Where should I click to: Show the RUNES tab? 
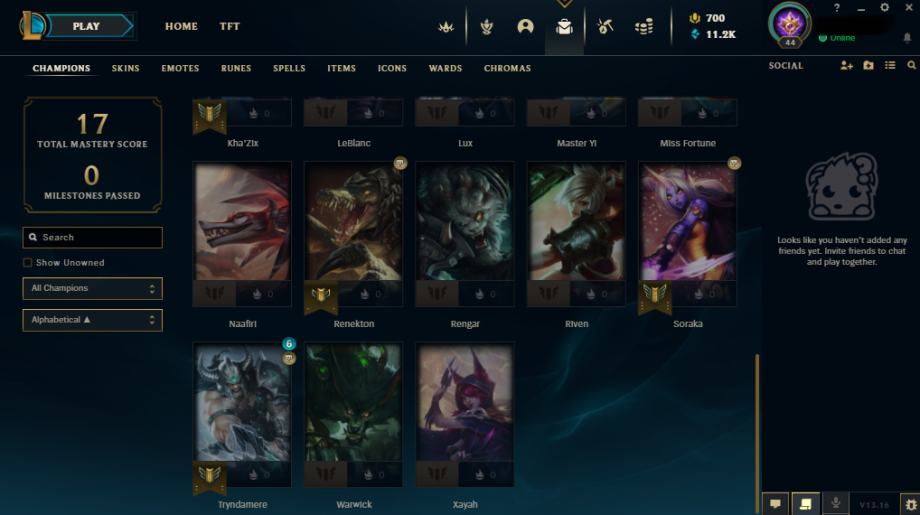pos(236,69)
